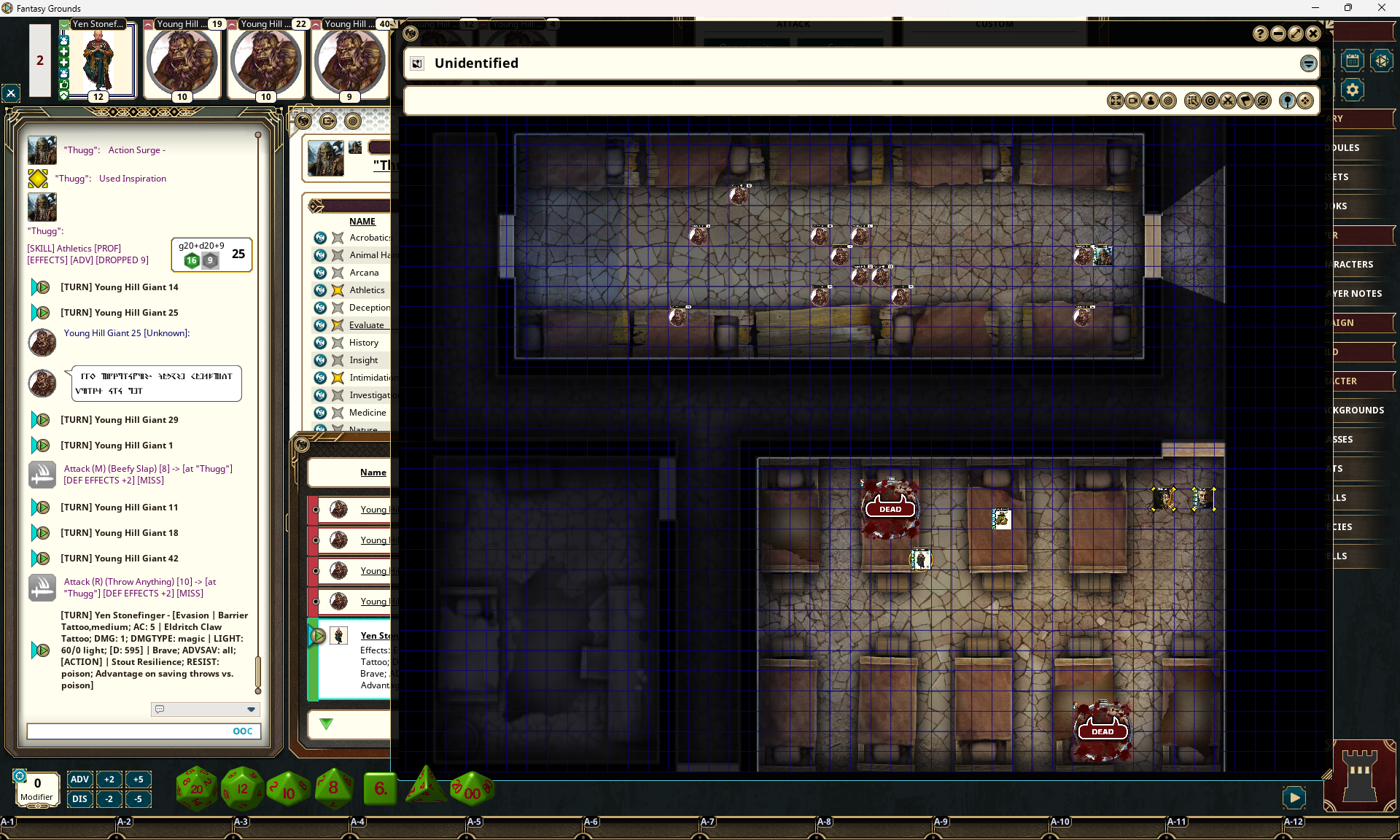Click the green down arrow in combat tracker
This screenshot has height=840, width=1400.
(326, 724)
